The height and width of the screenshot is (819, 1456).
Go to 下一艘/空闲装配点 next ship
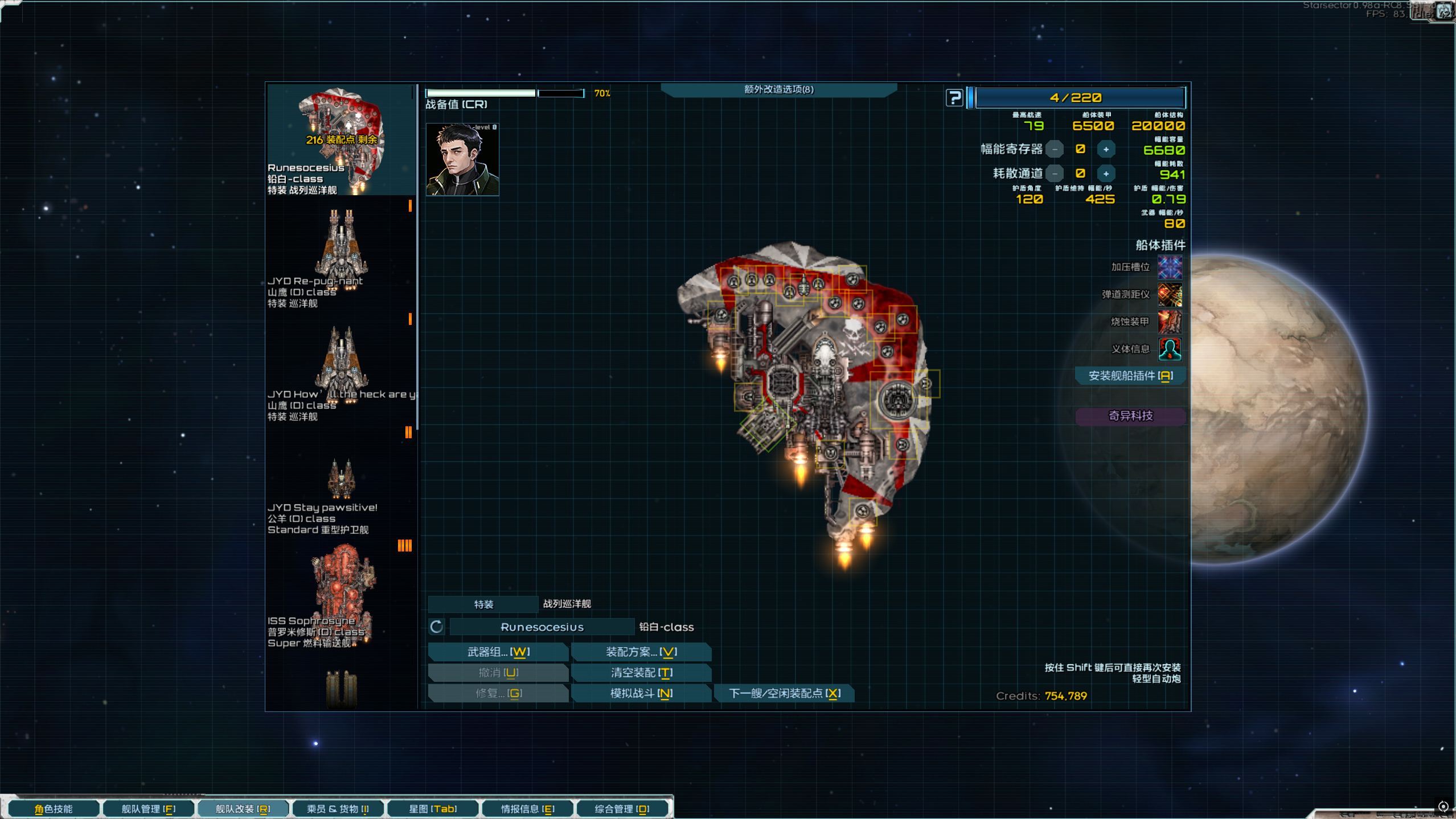(x=784, y=693)
